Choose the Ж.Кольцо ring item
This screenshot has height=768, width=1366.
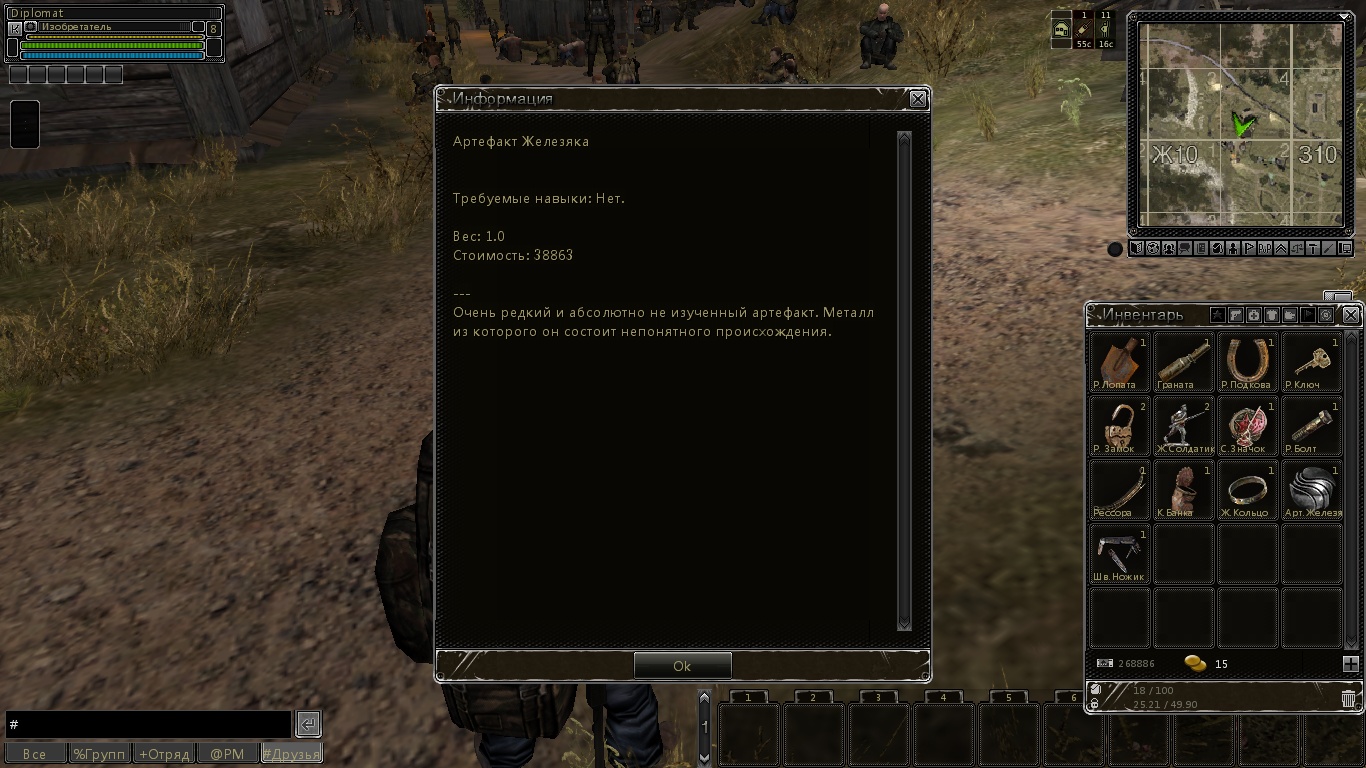[x=1247, y=490]
